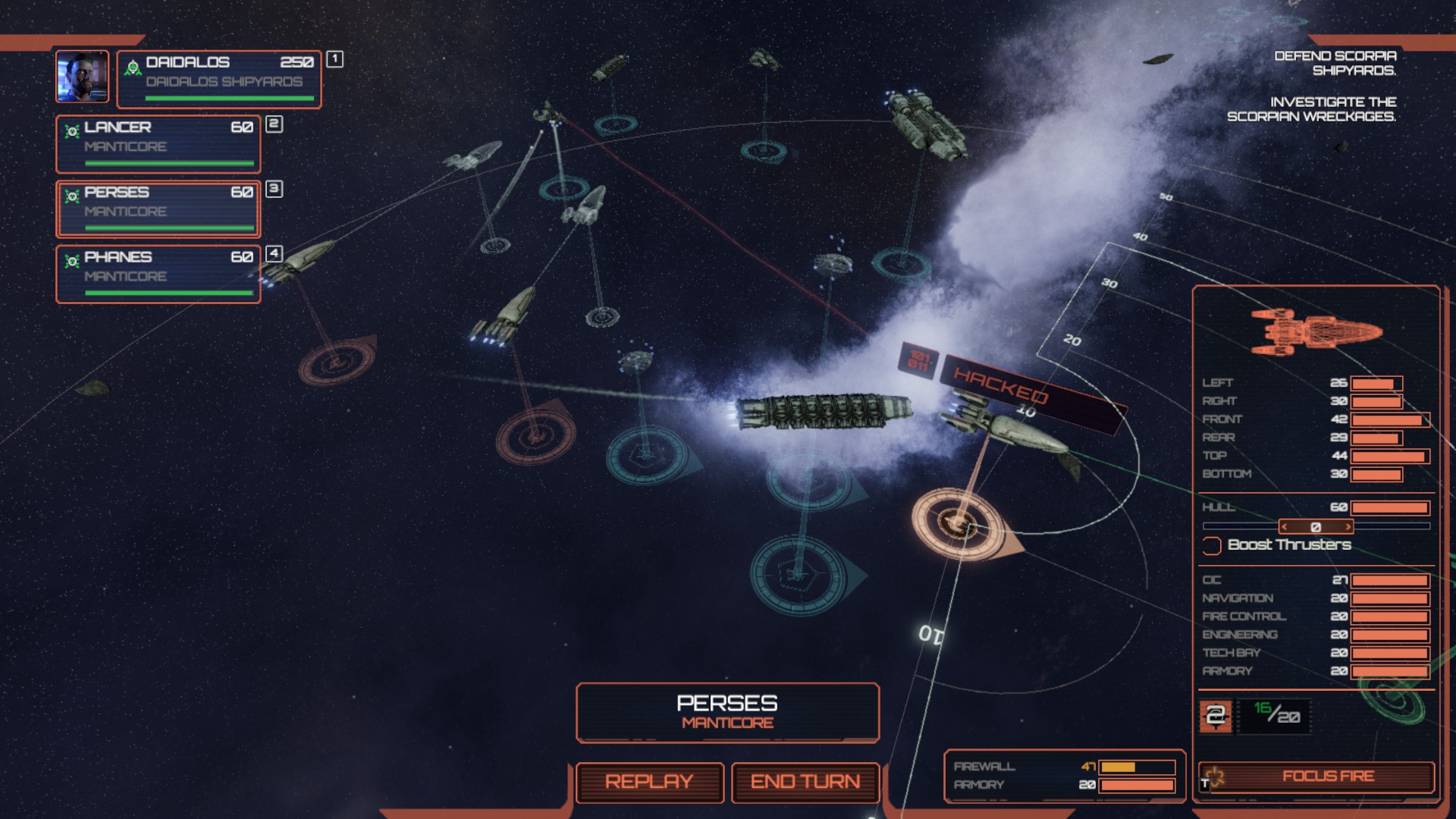Replay the last turn
The width and height of the screenshot is (1456, 819).
point(649,782)
